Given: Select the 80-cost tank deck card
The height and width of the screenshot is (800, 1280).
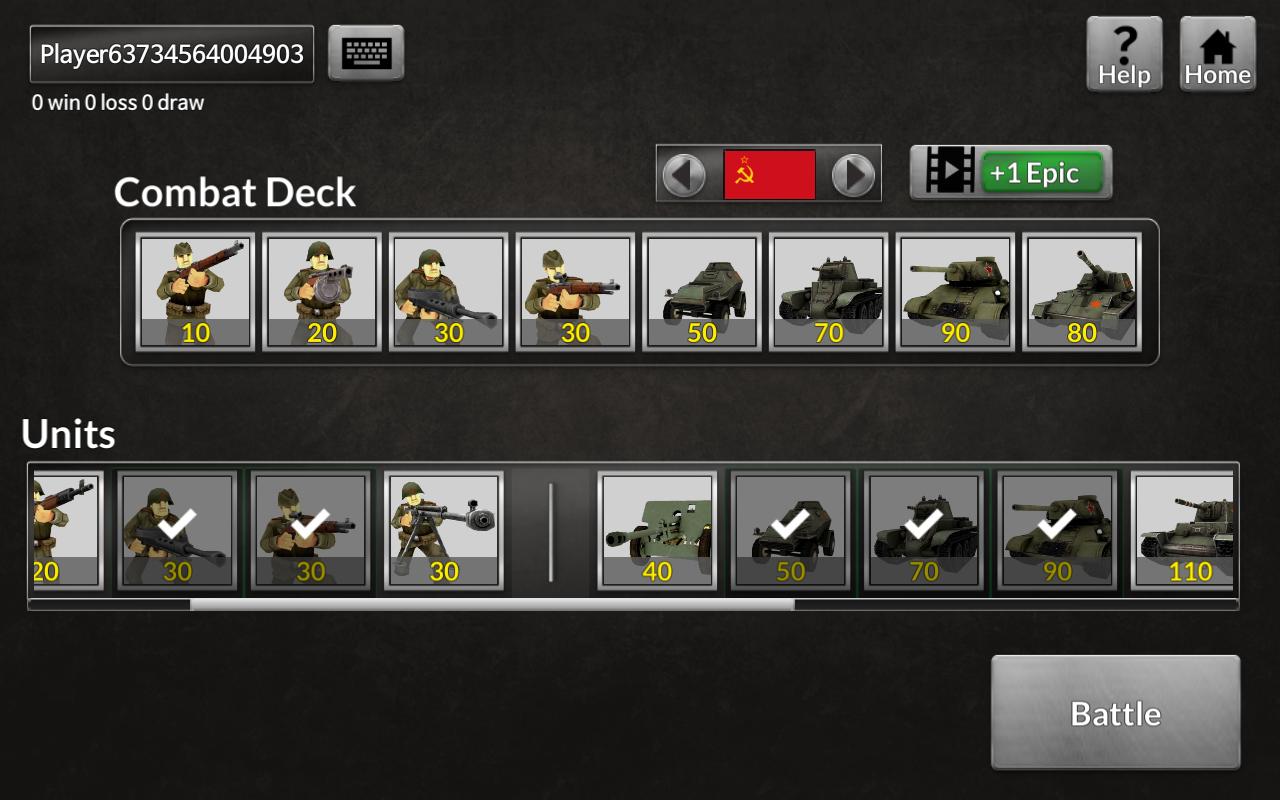Looking at the screenshot, I should [x=1082, y=292].
